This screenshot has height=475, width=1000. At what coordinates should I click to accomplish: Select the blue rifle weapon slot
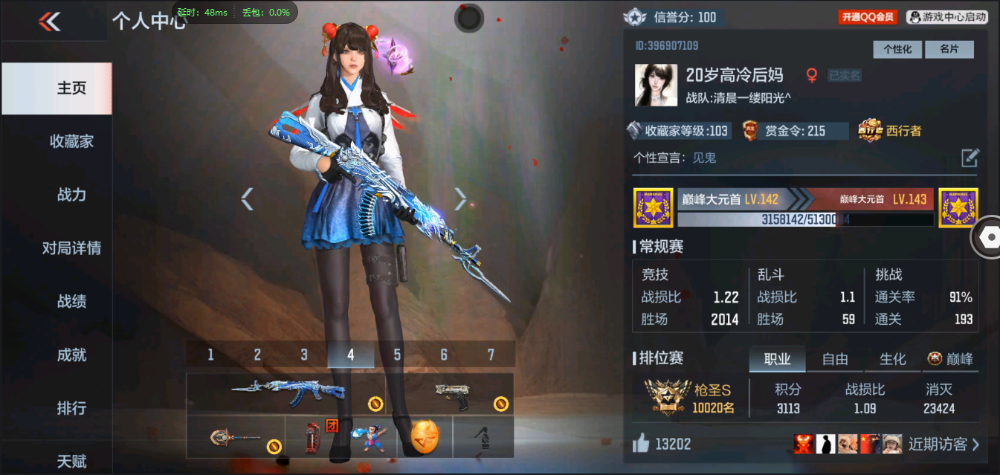280,392
